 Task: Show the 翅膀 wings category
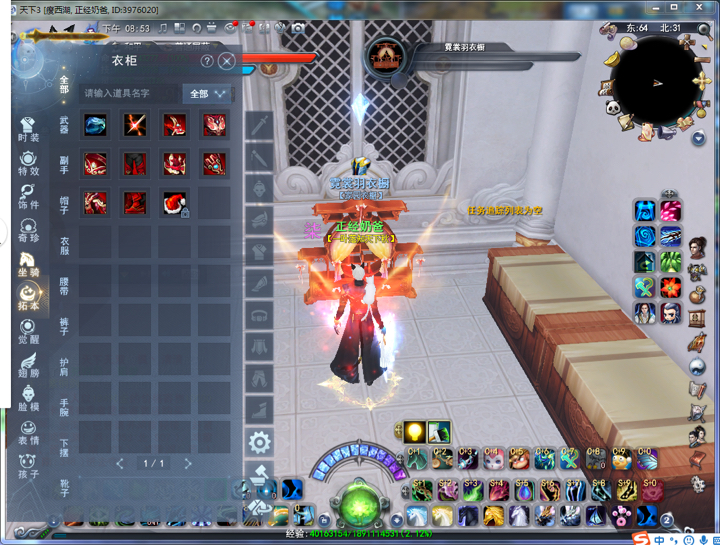(28, 365)
